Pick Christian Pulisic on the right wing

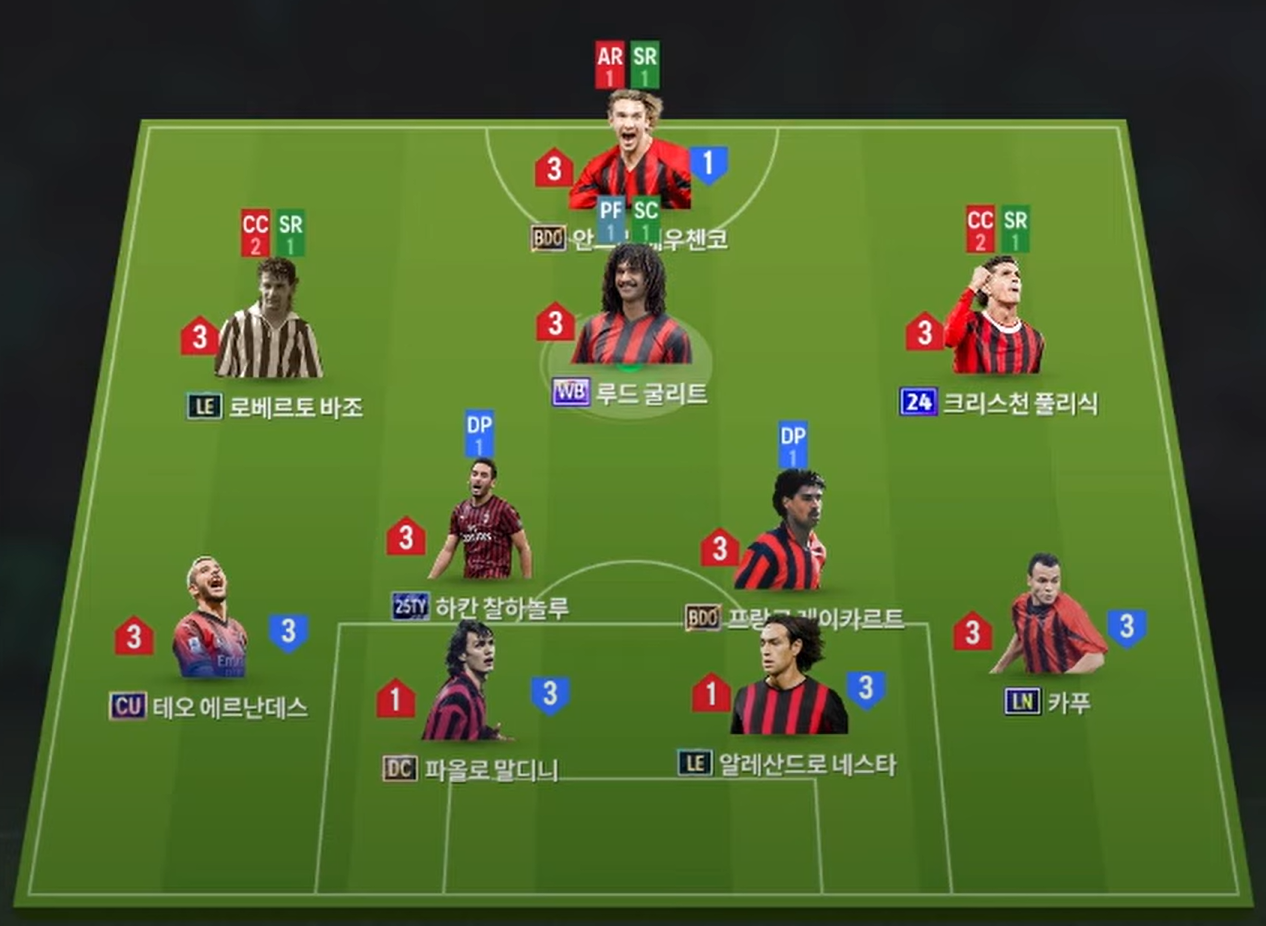pos(994,318)
